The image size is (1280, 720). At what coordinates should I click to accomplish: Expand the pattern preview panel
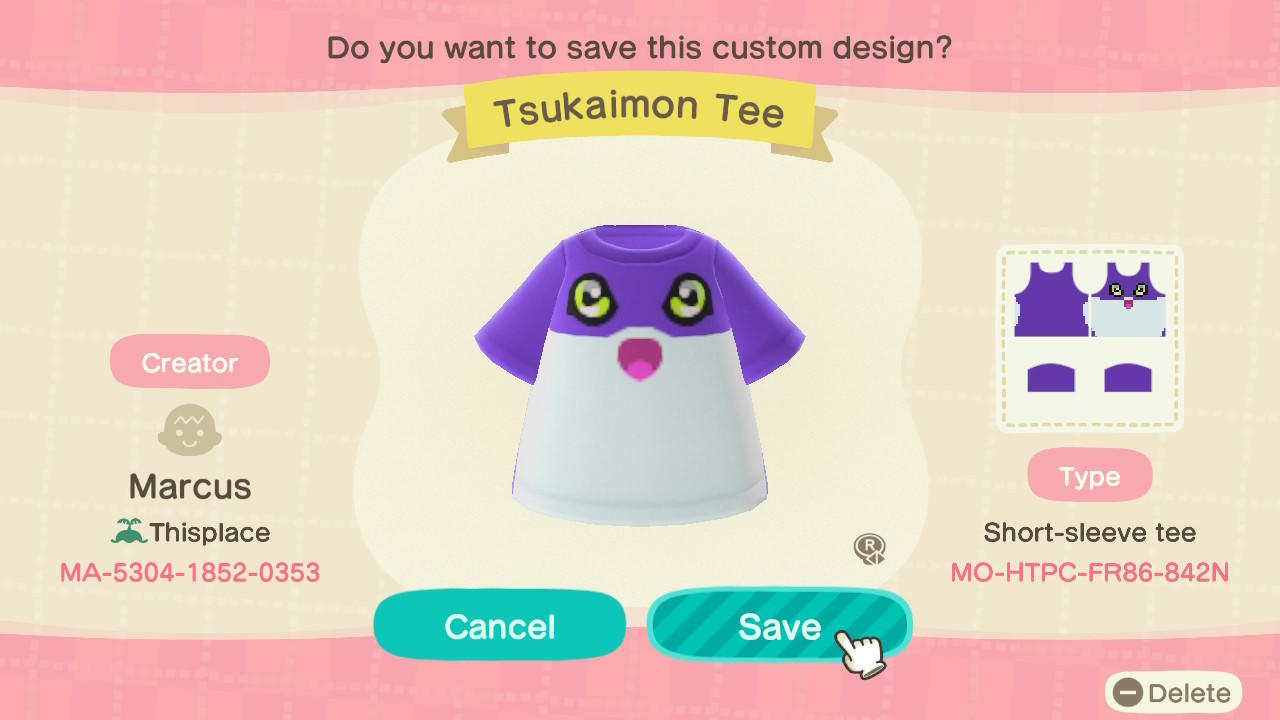pyautogui.click(x=1088, y=337)
